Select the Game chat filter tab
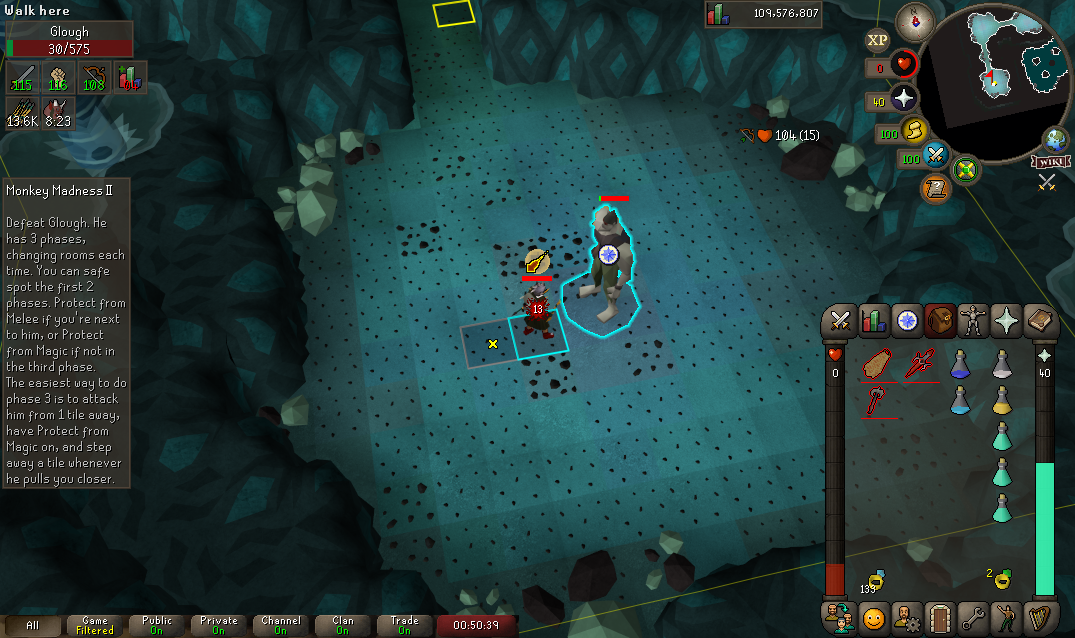 (x=95, y=625)
